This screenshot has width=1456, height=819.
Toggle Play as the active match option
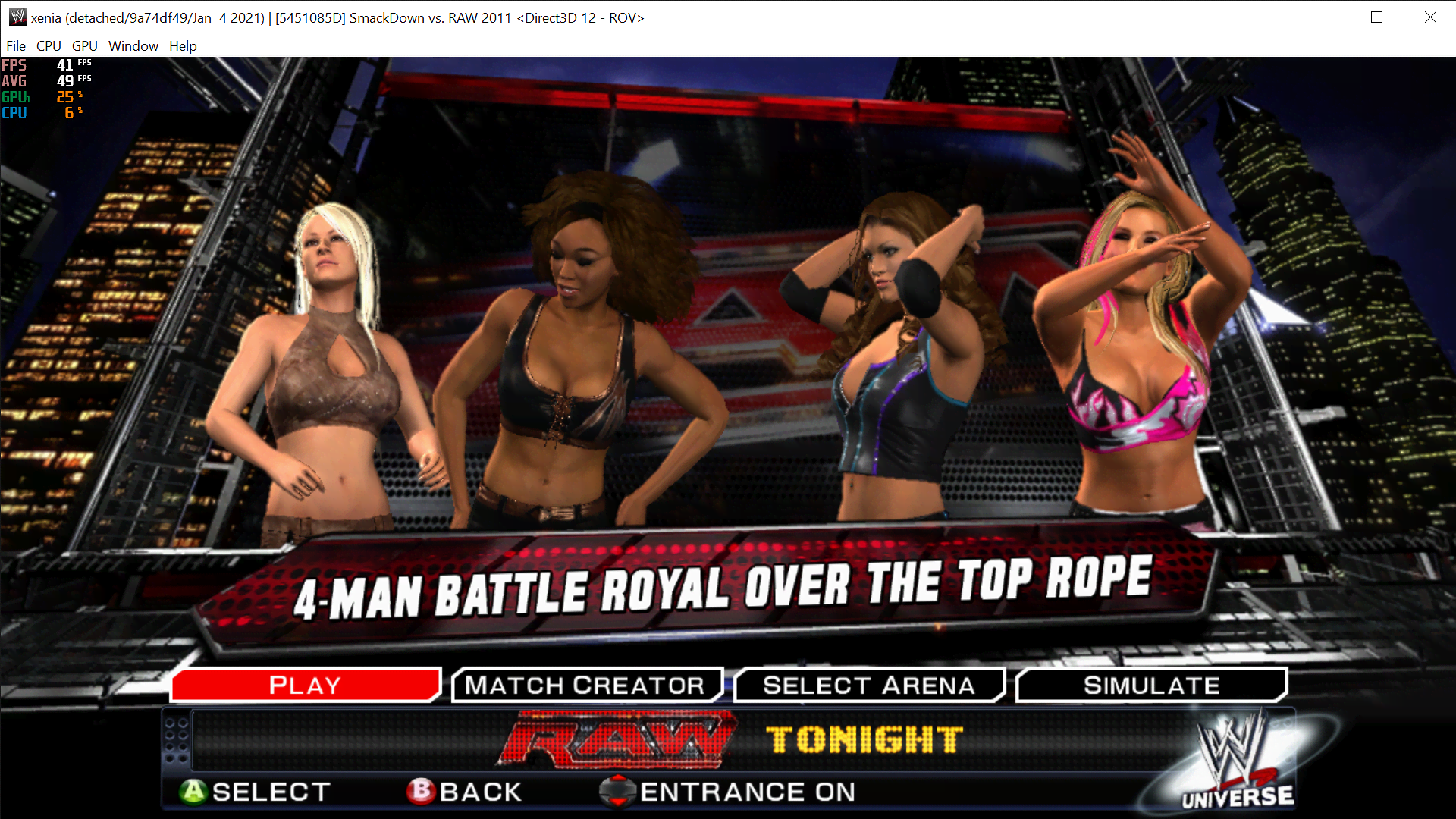[305, 685]
